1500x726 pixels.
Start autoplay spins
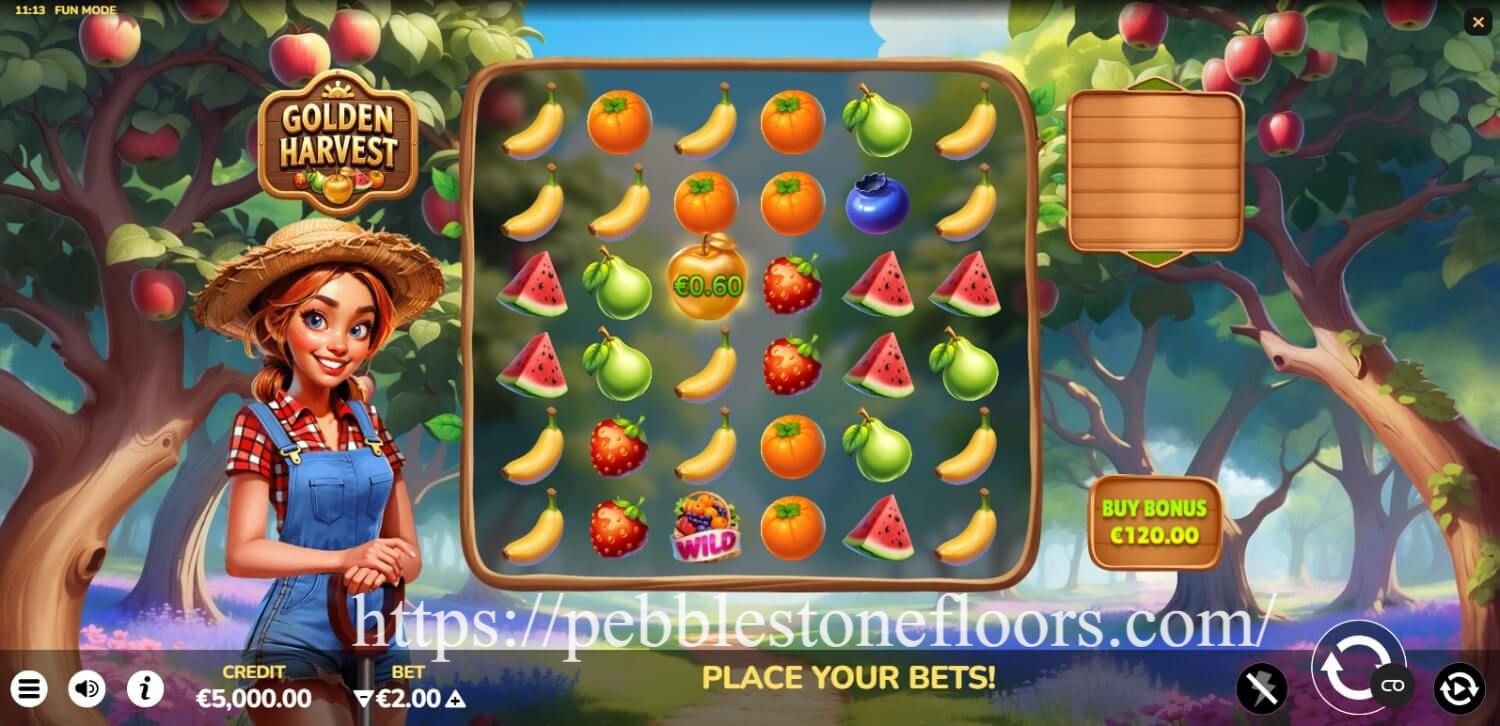[x=1458, y=688]
